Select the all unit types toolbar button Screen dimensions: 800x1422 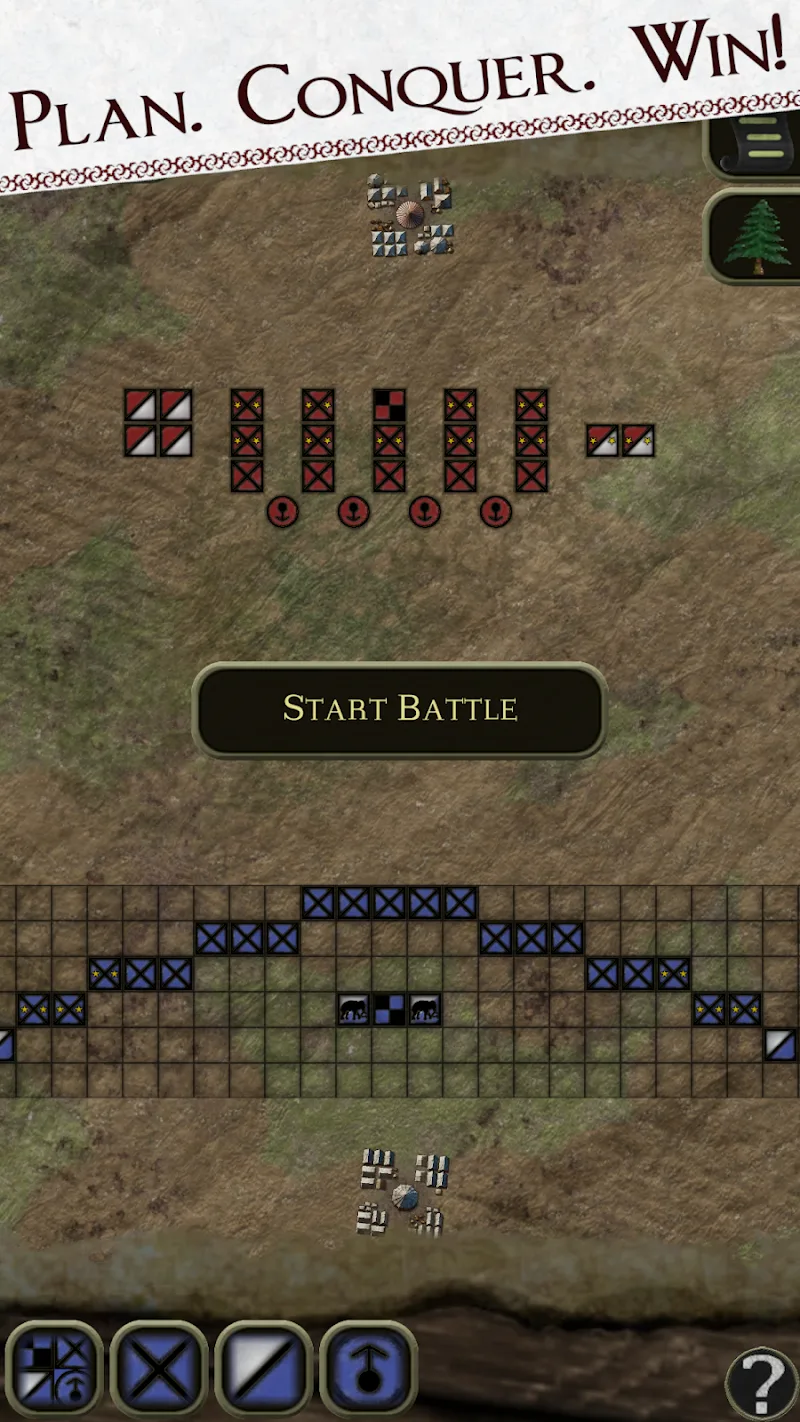54,1368
